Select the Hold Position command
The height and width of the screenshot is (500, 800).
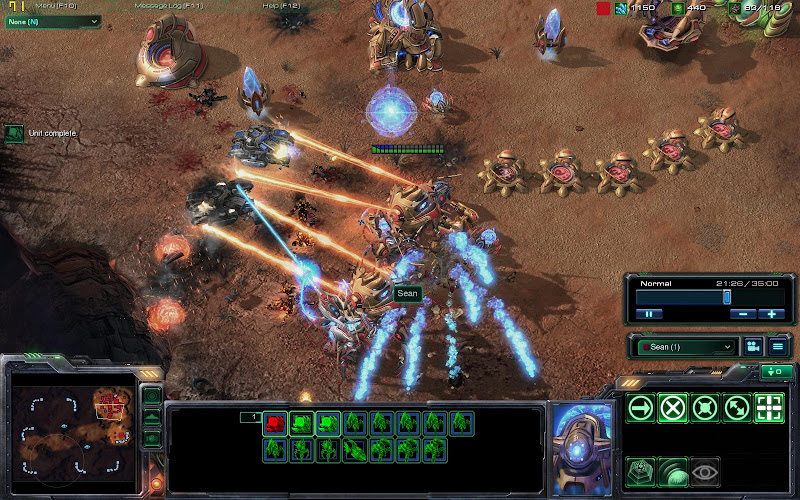pyautogui.click(x=705, y=408)
